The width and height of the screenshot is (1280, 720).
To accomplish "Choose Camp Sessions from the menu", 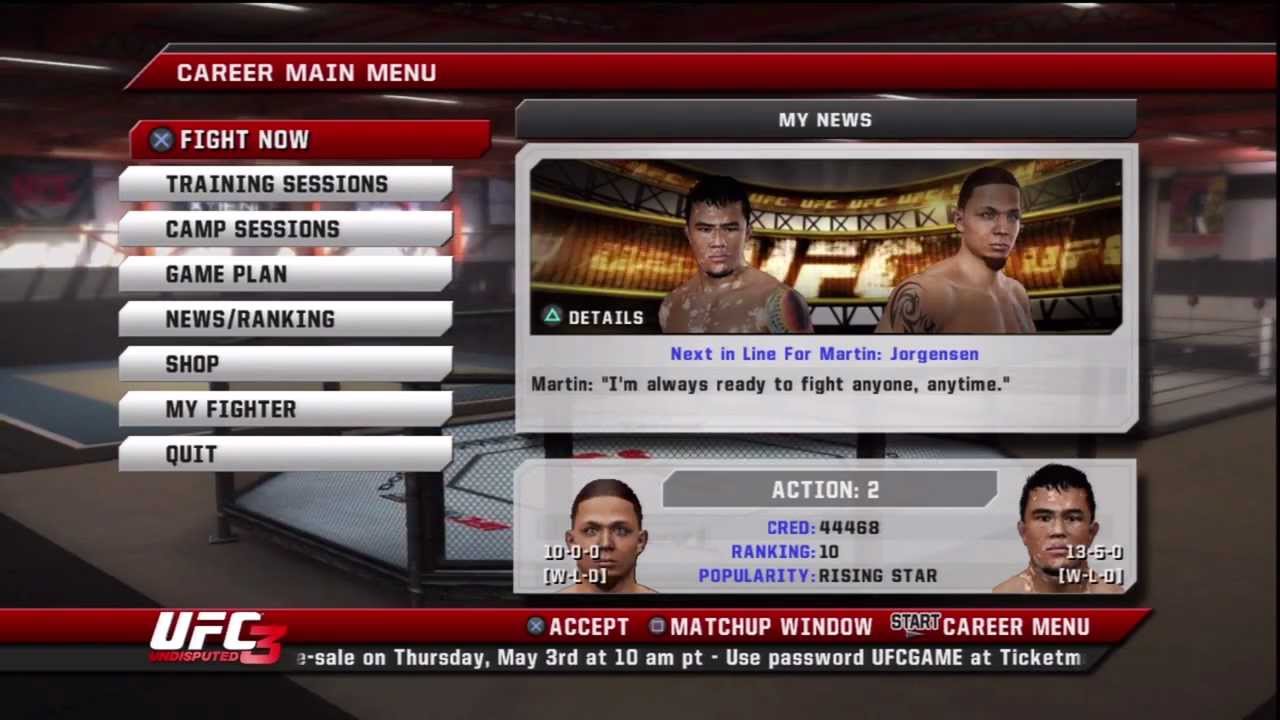I will tap(285, 229).
